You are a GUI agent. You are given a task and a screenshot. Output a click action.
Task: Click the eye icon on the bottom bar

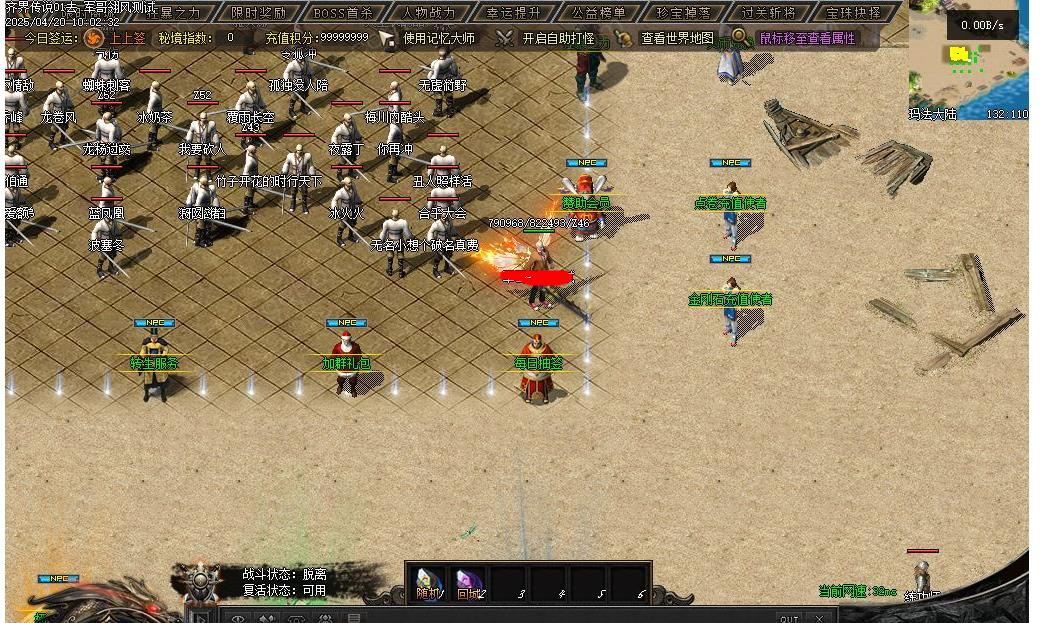click(238, 619)
